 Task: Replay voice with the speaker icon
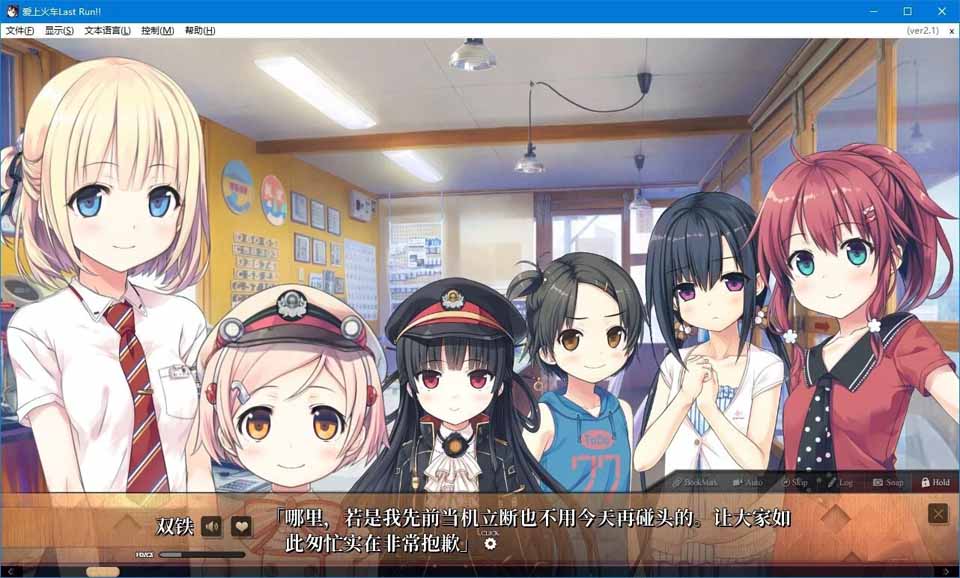(211, 526)
